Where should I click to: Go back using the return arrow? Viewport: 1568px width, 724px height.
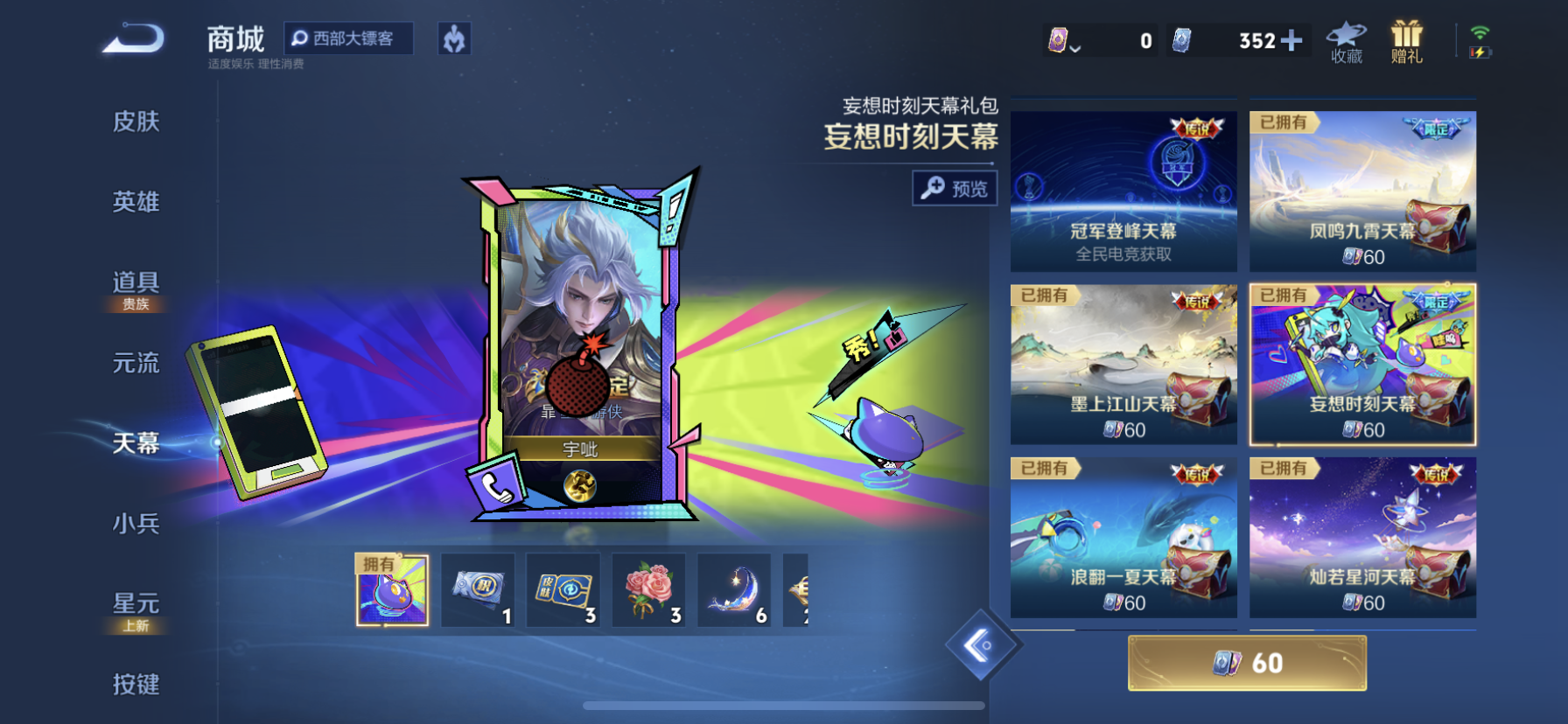click(x=134, y=39)
